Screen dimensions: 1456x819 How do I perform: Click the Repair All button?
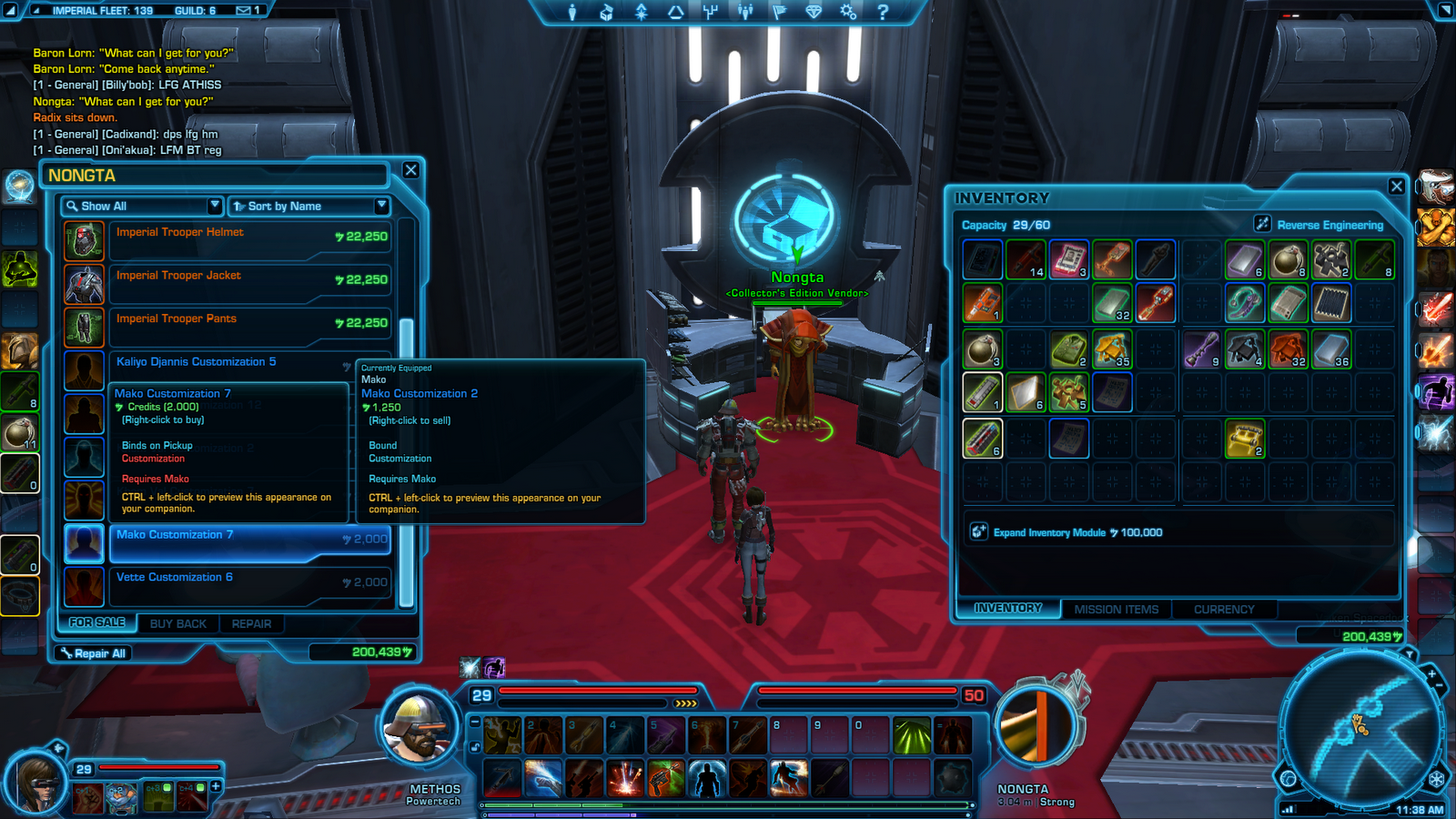pyautogui.click(x=93, y=653)
